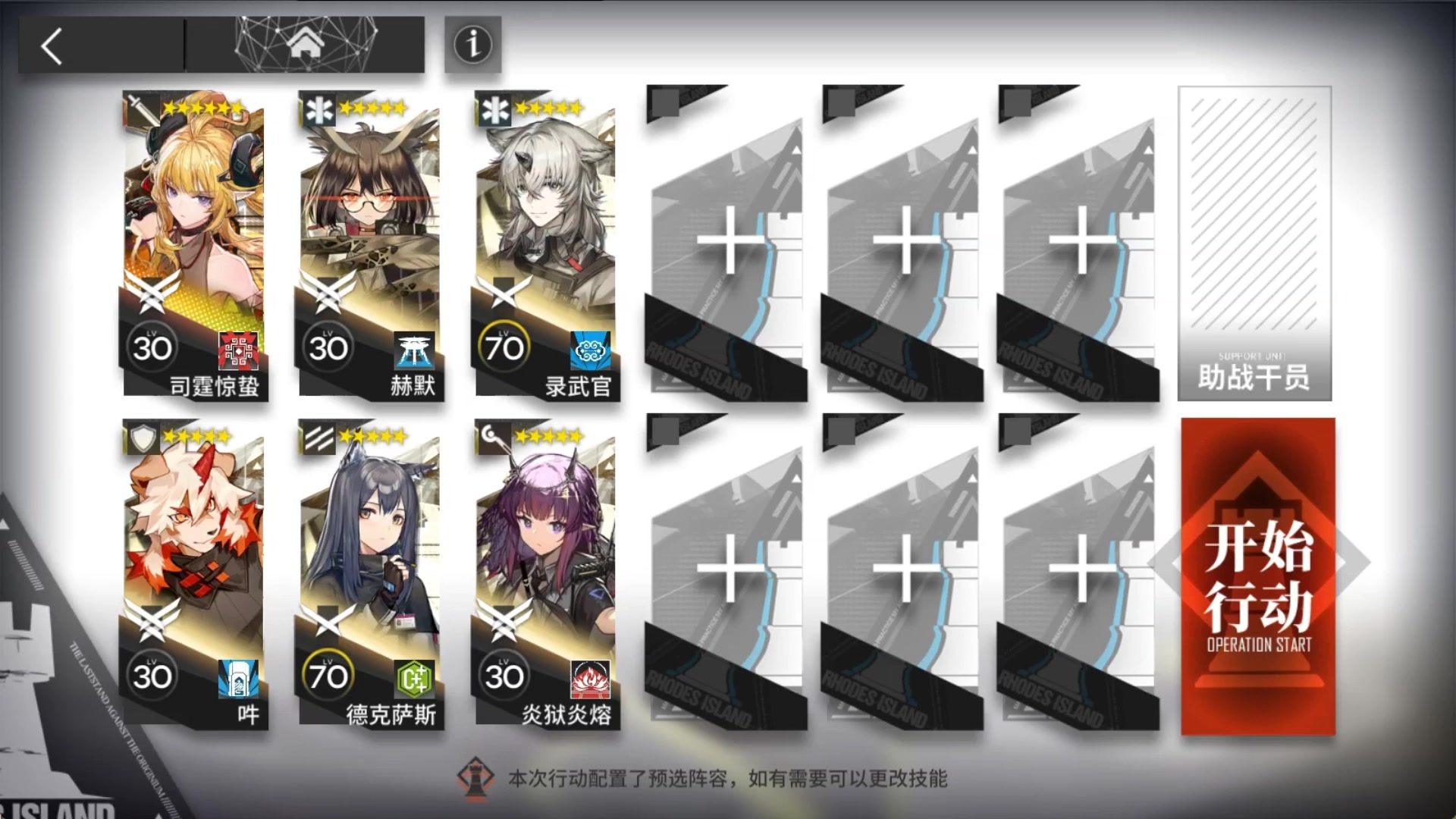Click the chess notice icon at the bottom
1456x819 pixels.
[478, 778]
